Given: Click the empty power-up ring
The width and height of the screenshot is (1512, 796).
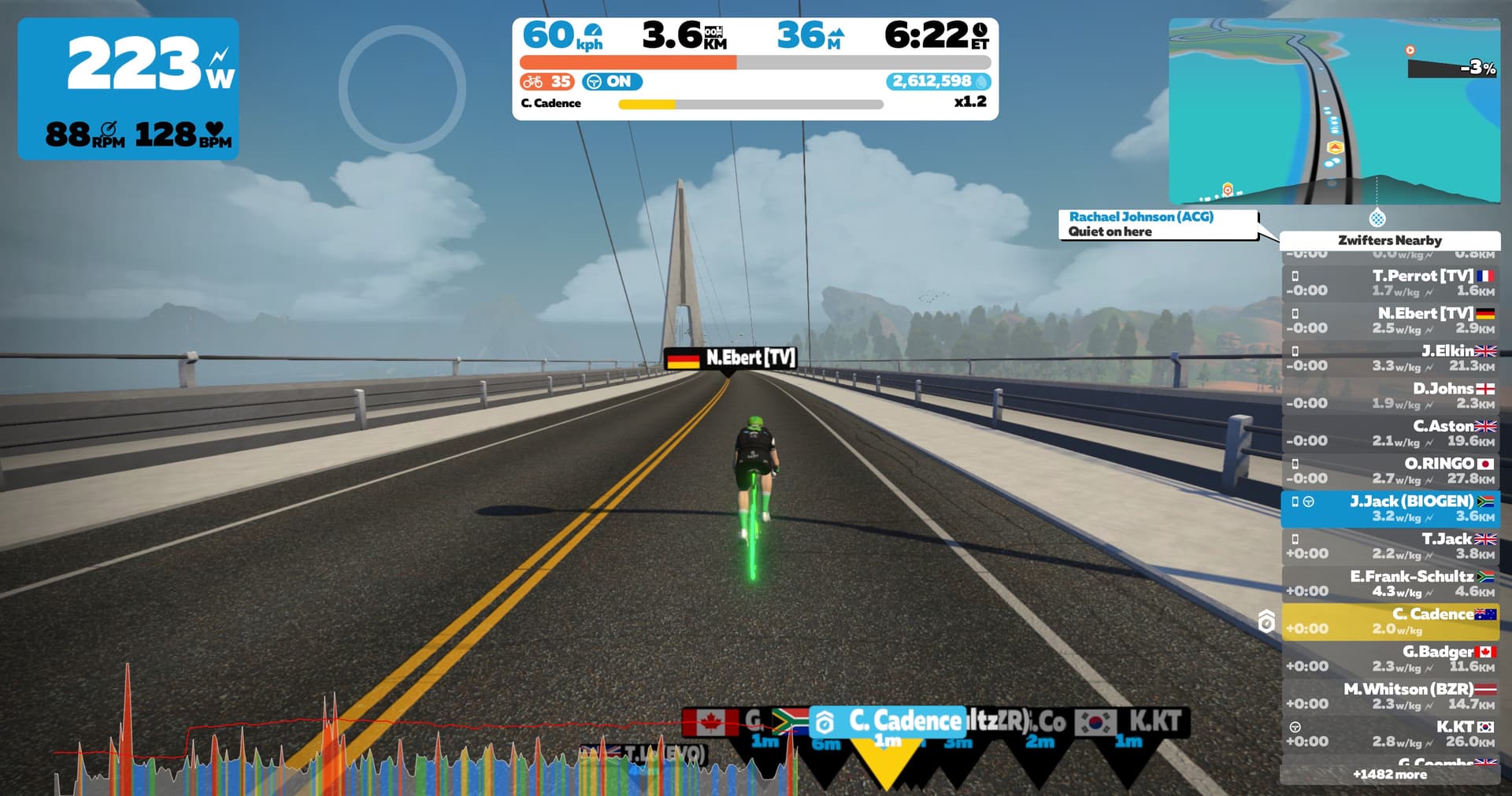Looking at the screenshot, I should (x=402, y=89).
